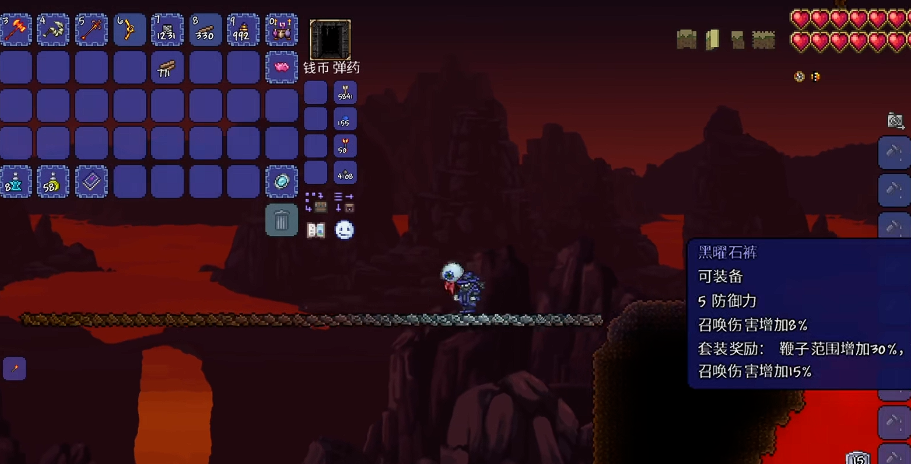Pick up the wooden workbench item

coord(167,68)
